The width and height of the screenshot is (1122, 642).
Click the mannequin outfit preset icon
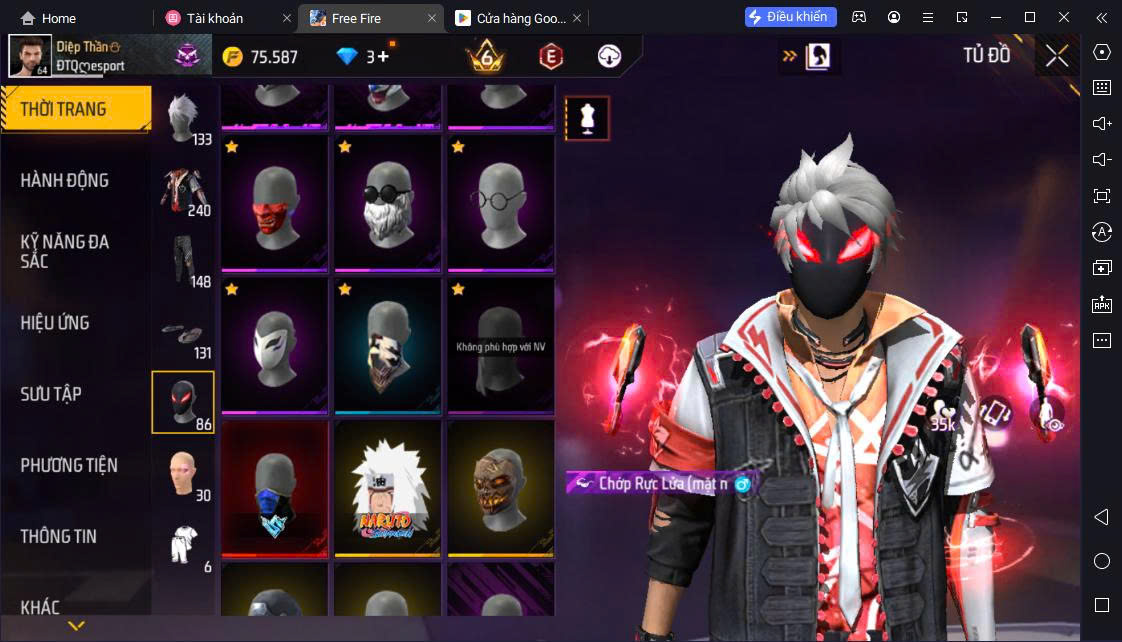(587, 118)
